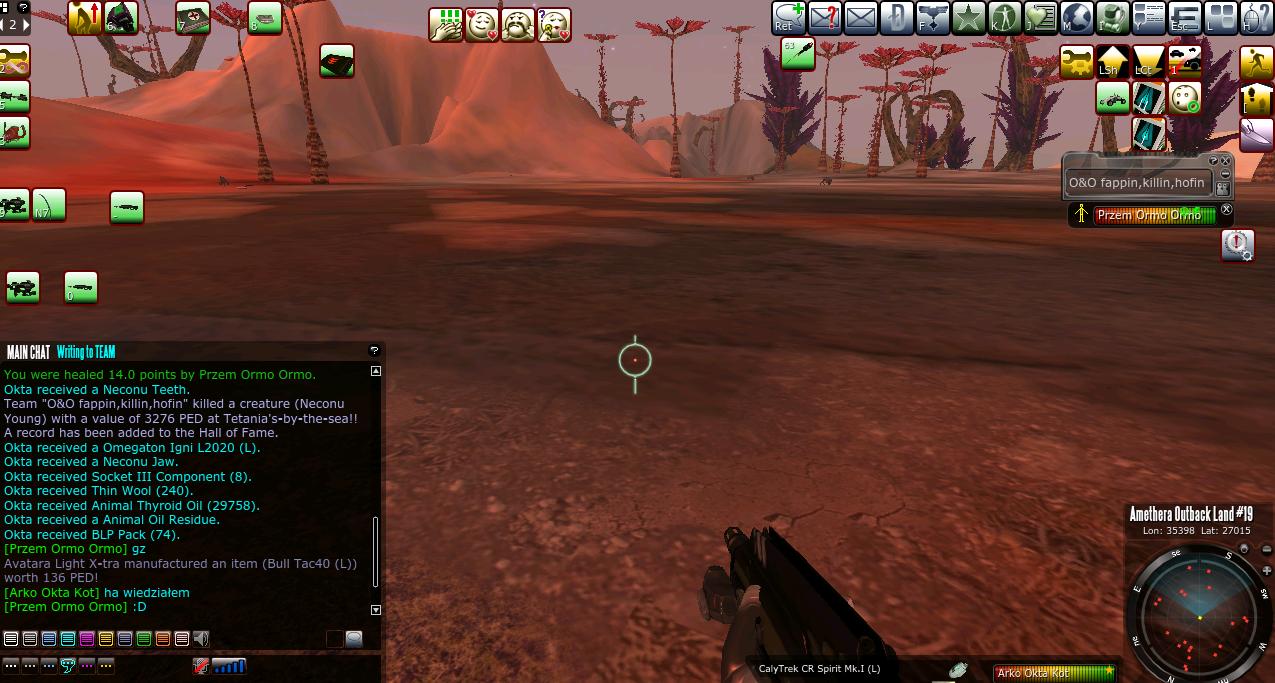The width and height of the screenshot is (1275, 683).
Task: Close the team panel
Action: 1227,160
